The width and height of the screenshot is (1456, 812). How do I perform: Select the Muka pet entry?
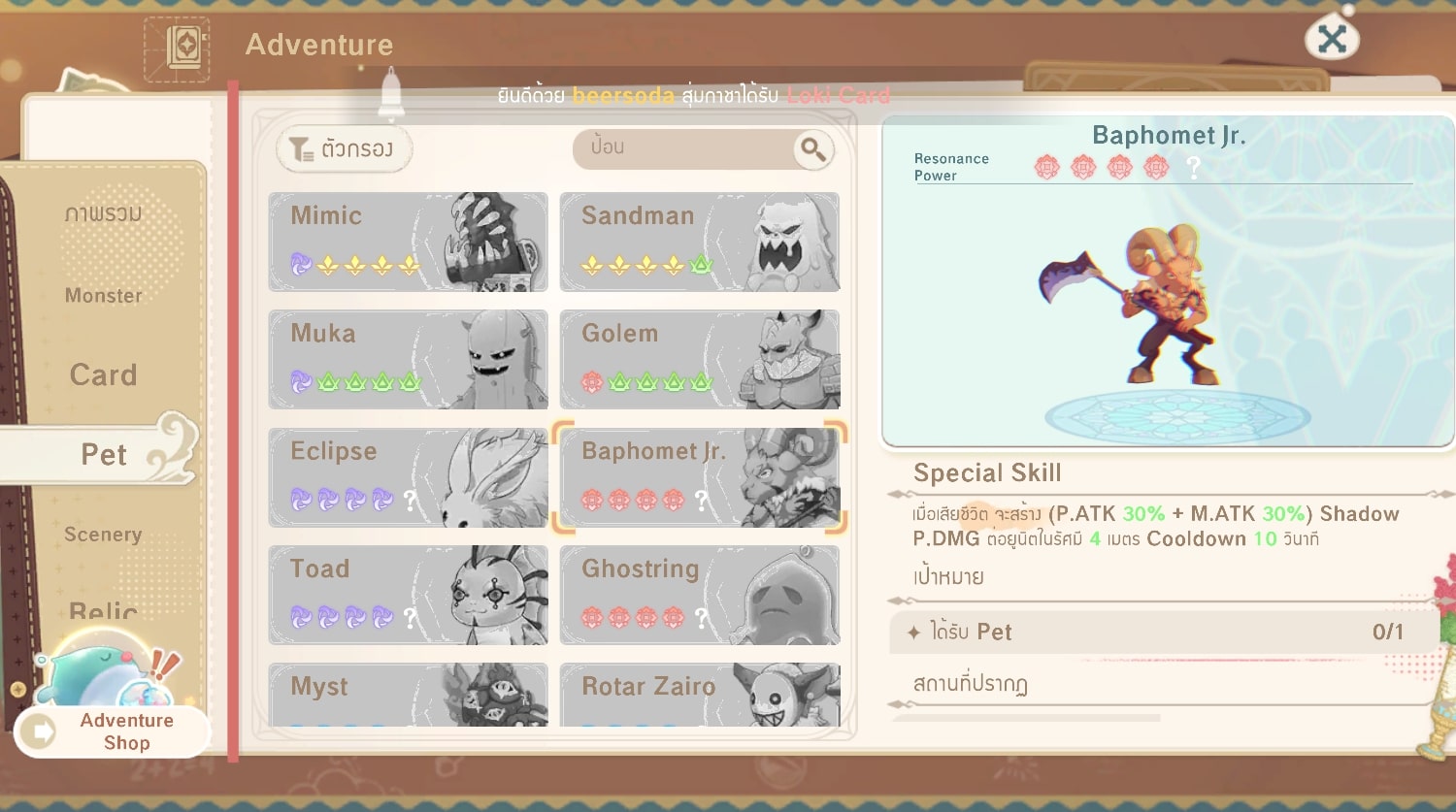408,359
